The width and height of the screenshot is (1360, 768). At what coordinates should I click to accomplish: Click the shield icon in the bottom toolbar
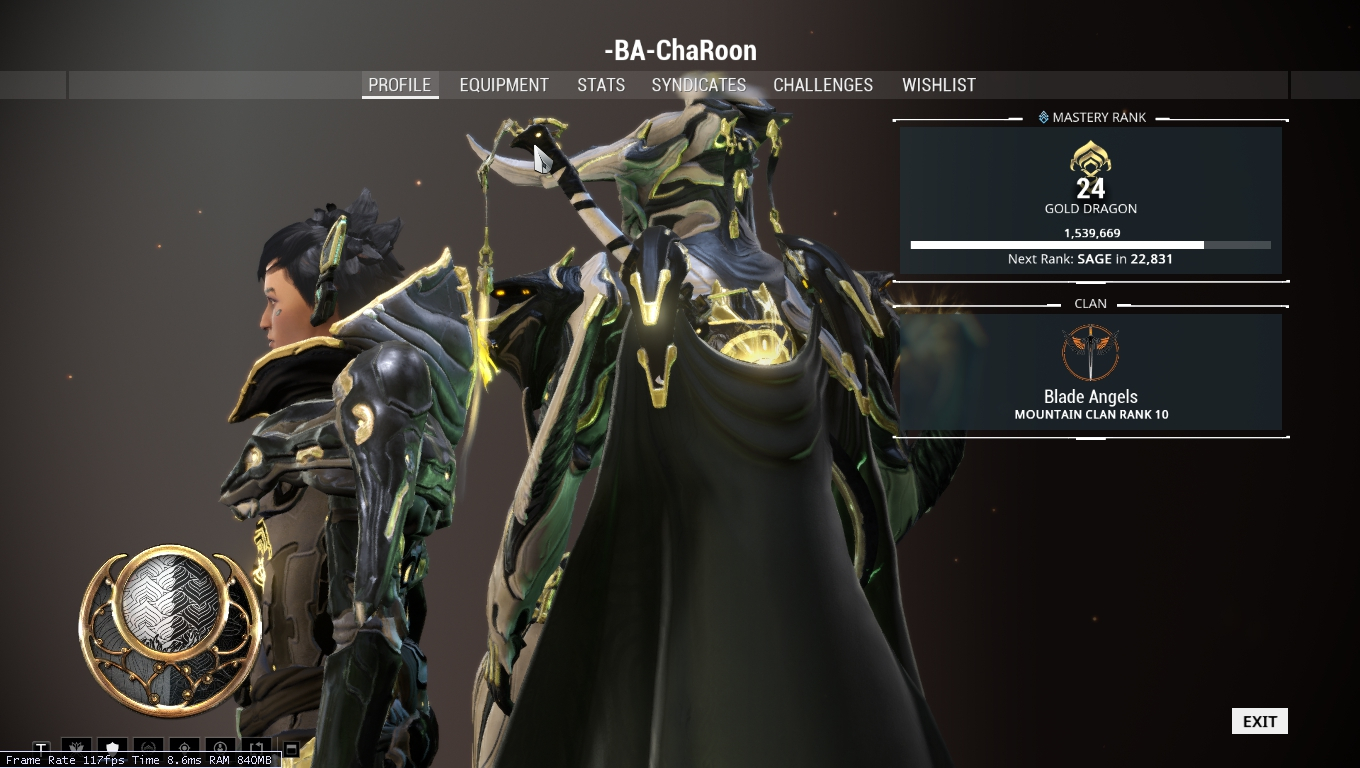pyautogui.click(x=112, y=746)
